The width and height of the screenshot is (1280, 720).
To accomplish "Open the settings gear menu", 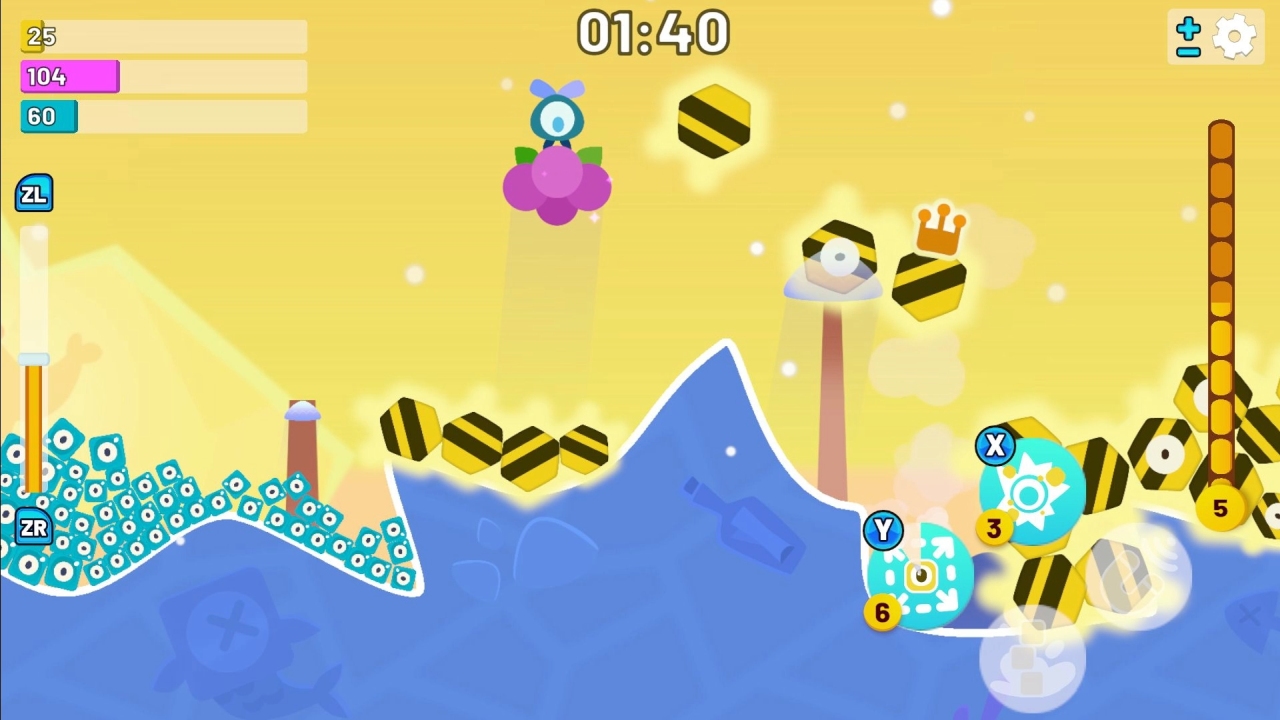I will [1236, 35].
